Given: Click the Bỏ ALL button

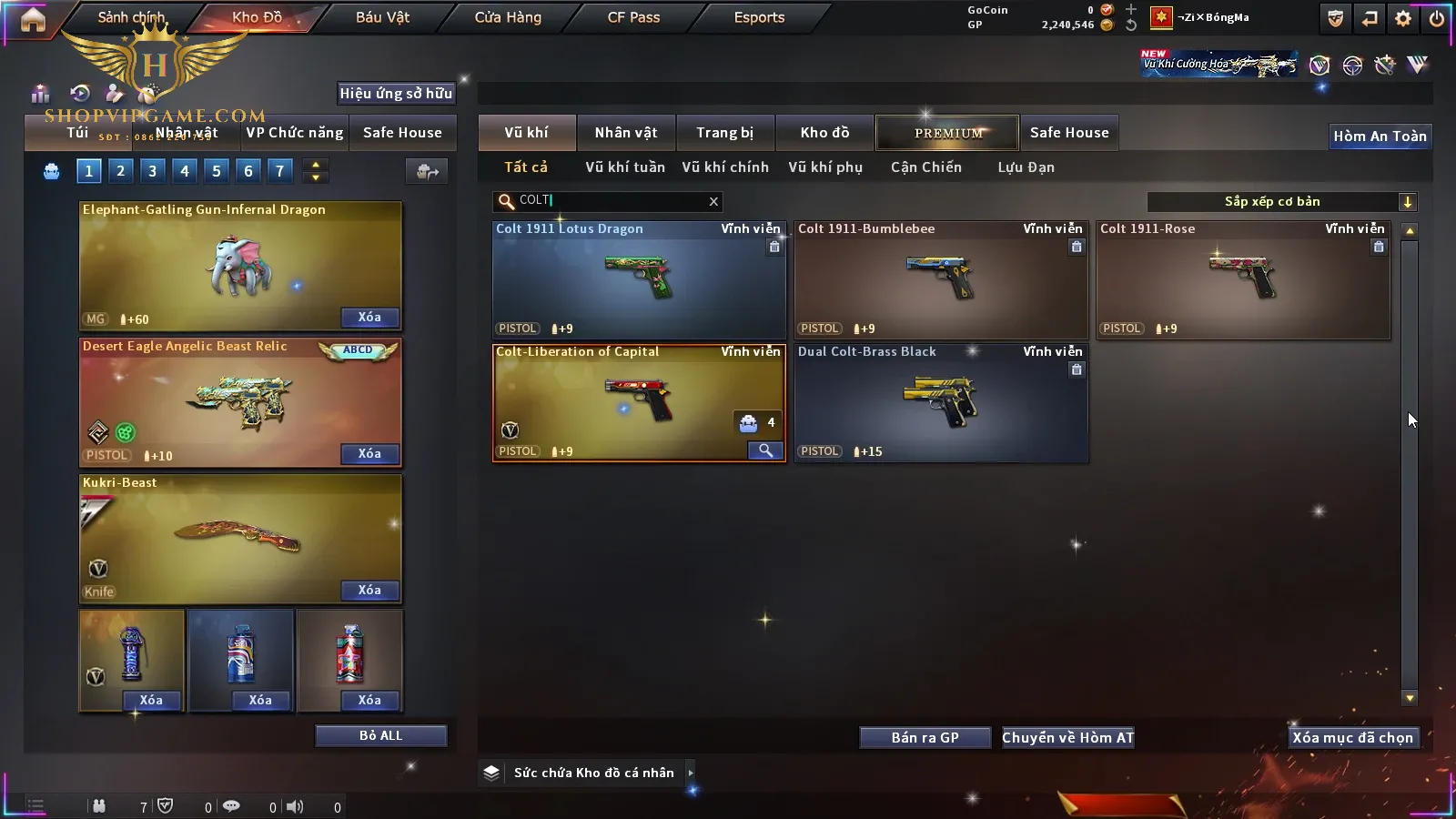Looking at the screenshot, I should pos(380,735).
